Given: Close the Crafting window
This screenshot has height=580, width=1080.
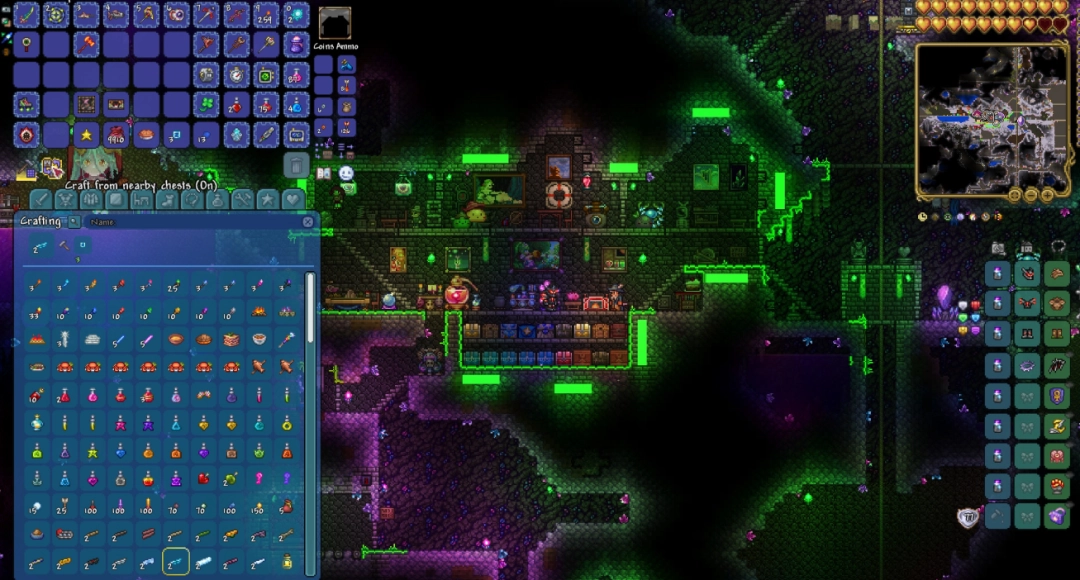Looking at the screenshot, I should 308,221.
